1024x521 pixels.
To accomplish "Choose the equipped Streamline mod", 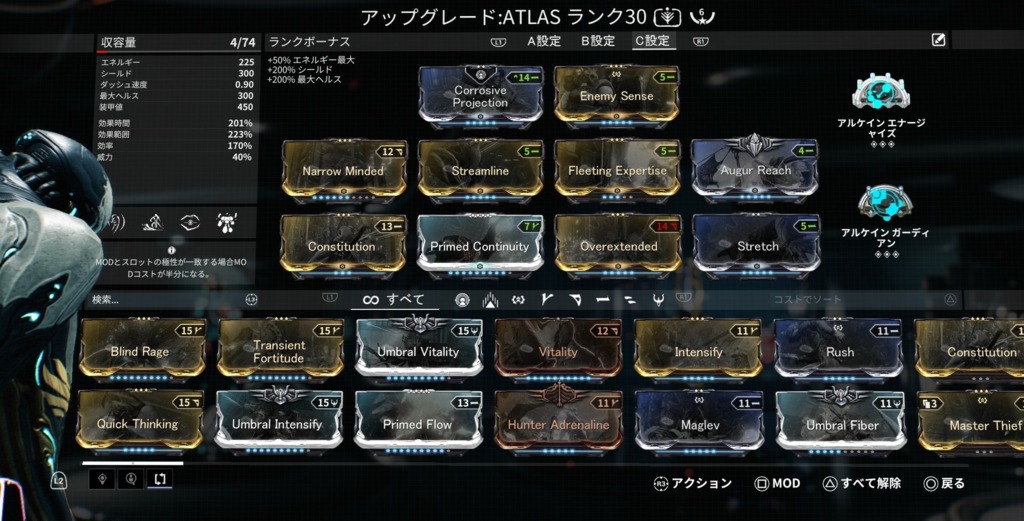I will (480, 171).
